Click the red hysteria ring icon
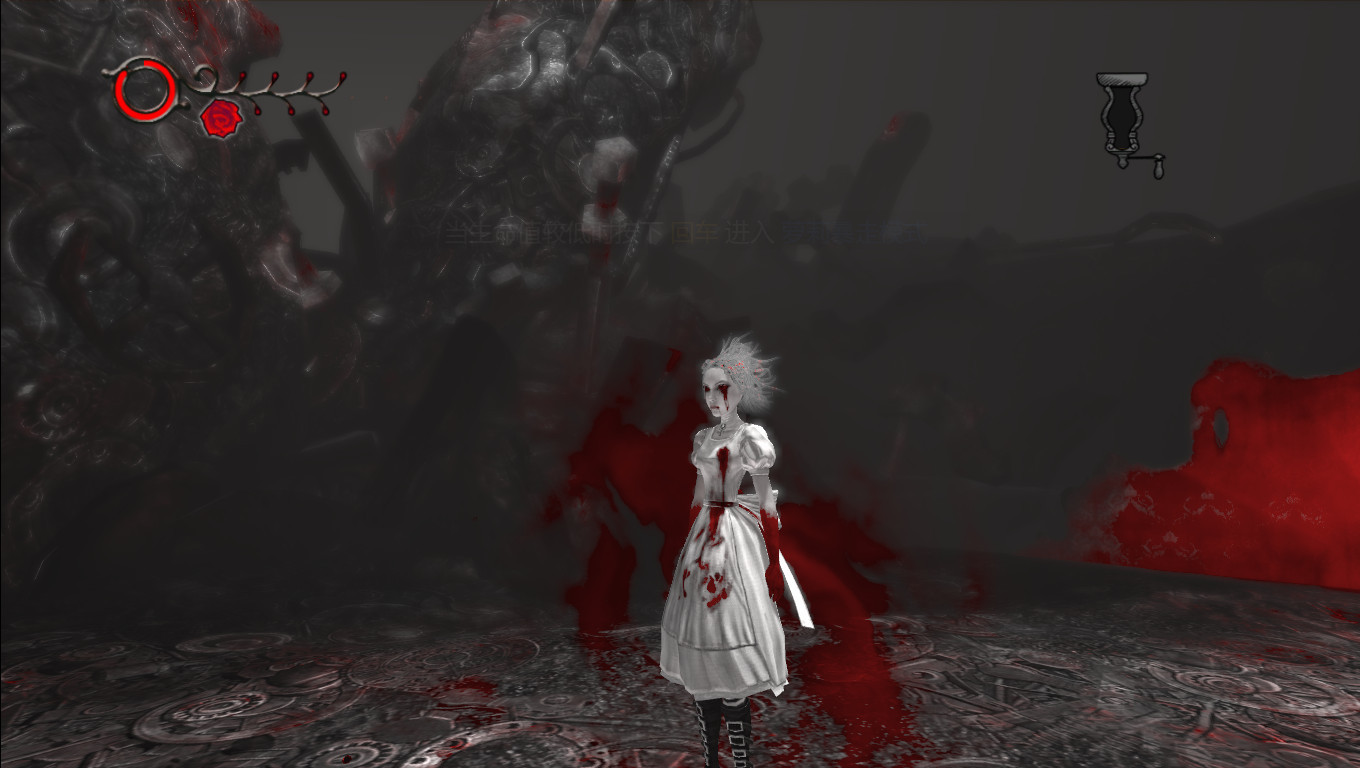 pyautogui.click(x=146, y=90)
